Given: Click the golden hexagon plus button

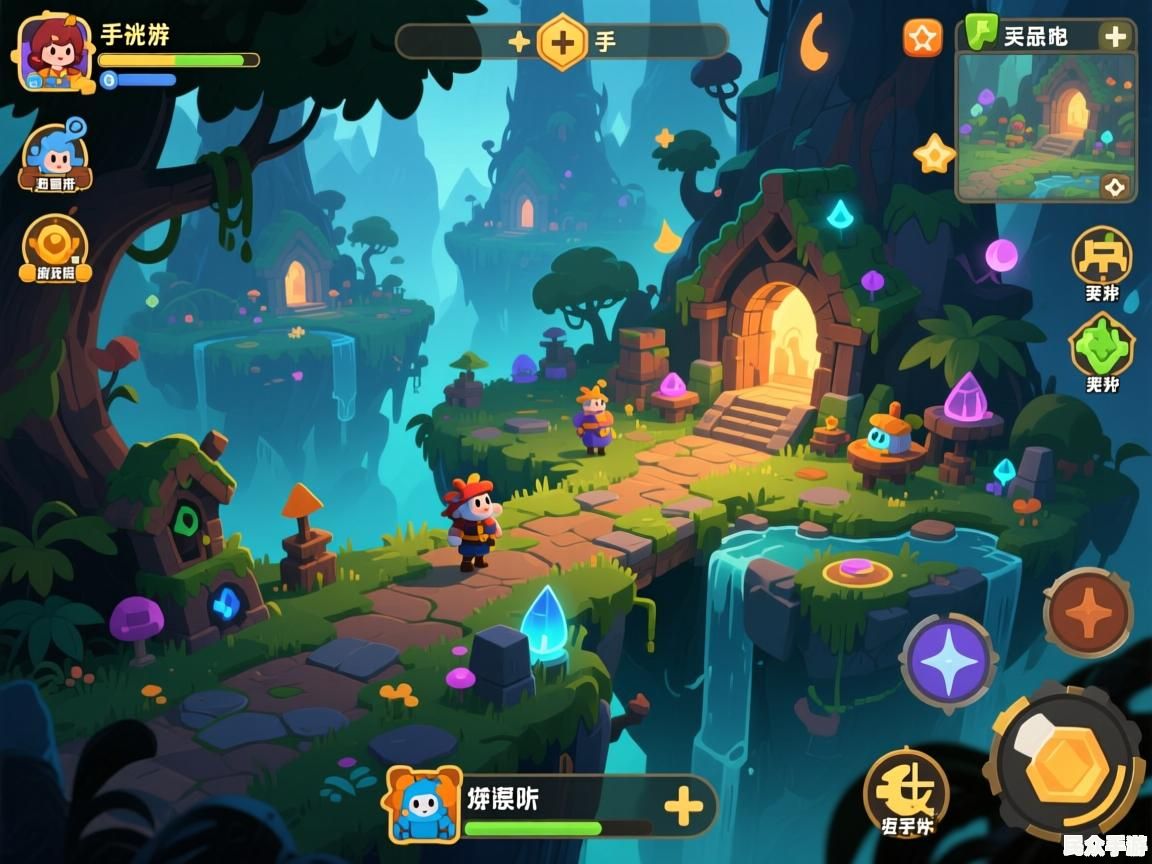Looking at the screenshot, I should (x=562, y=42).
